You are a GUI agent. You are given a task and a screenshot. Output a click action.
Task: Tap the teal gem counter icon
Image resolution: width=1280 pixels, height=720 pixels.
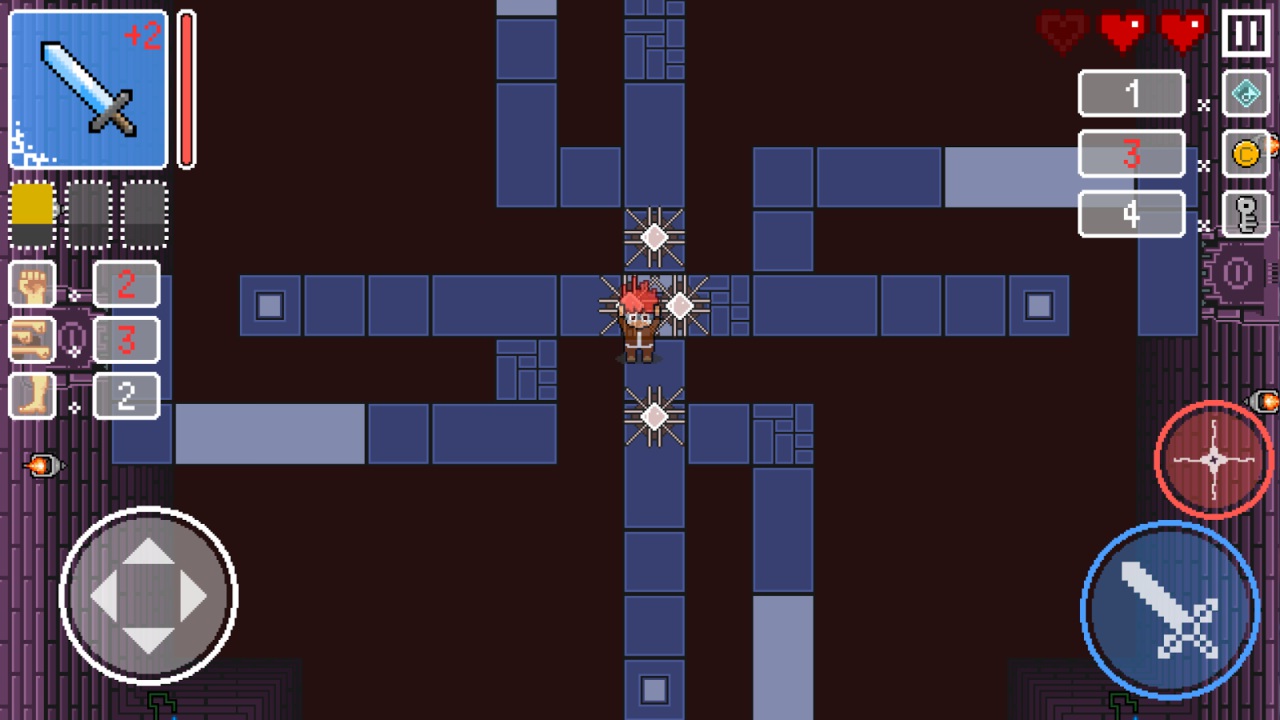1246,93
